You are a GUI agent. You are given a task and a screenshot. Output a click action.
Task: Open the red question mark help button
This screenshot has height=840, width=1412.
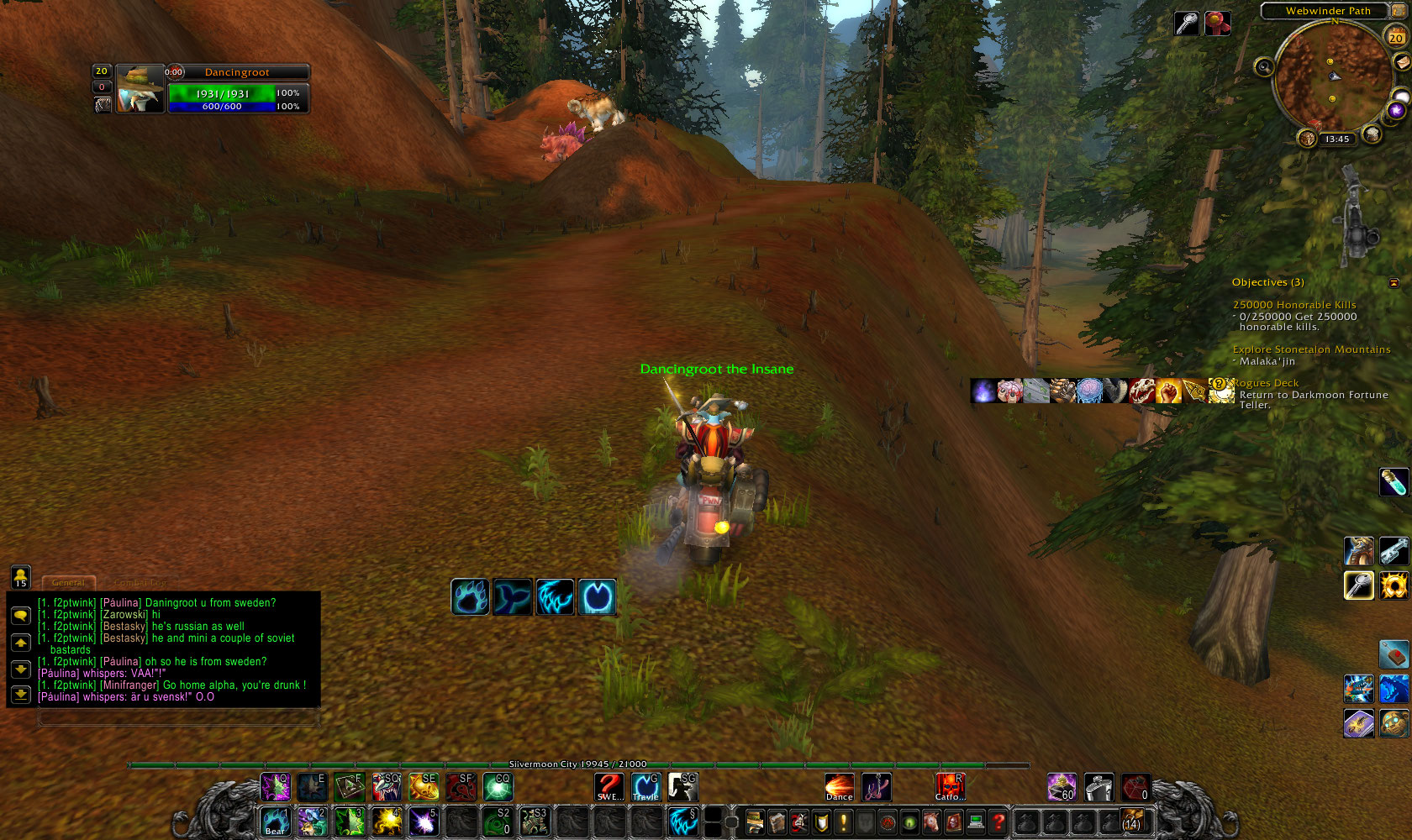[x=998, y=822]
